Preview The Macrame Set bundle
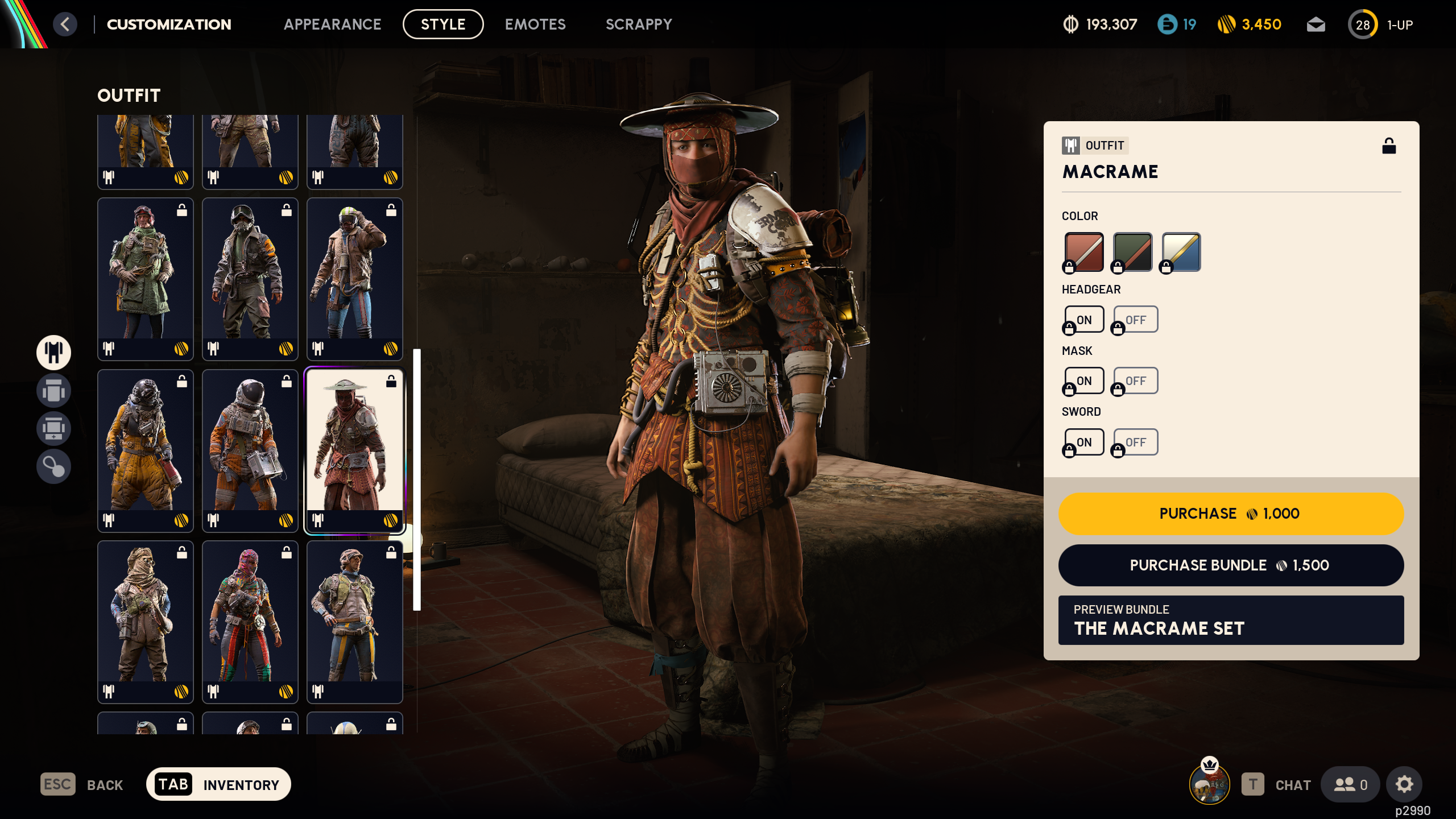The image size is (1456, 819). (1230, 620)
